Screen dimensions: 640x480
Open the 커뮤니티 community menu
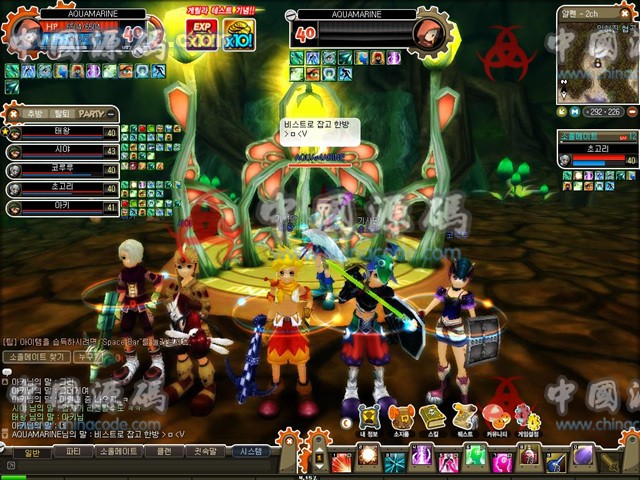[x=495, y=418]
